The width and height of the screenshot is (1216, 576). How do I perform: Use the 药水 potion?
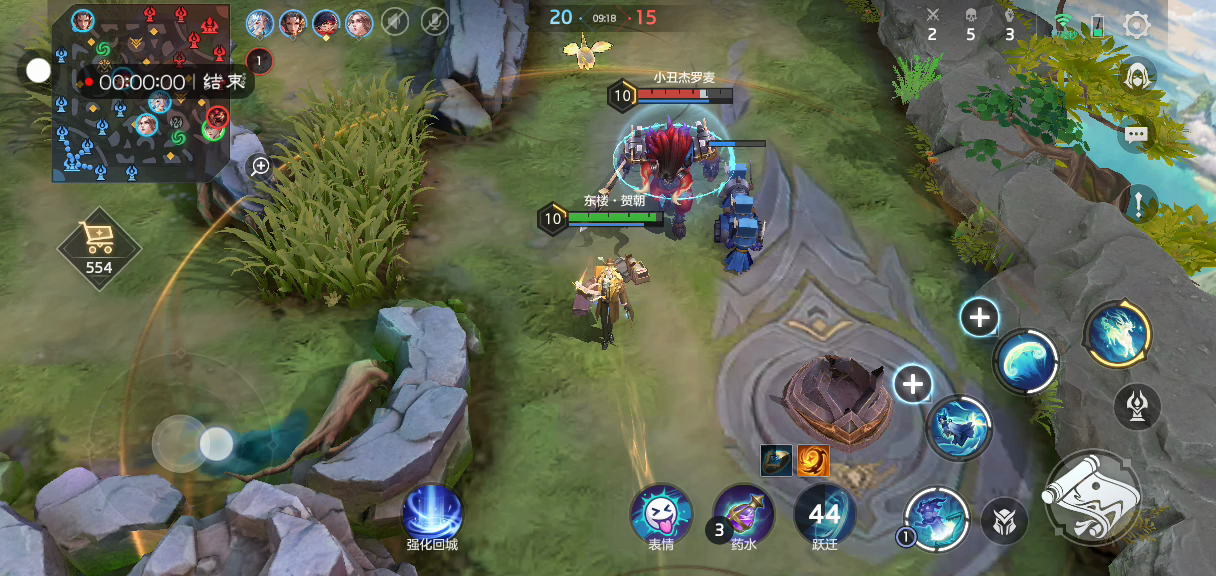coord(743,514)
